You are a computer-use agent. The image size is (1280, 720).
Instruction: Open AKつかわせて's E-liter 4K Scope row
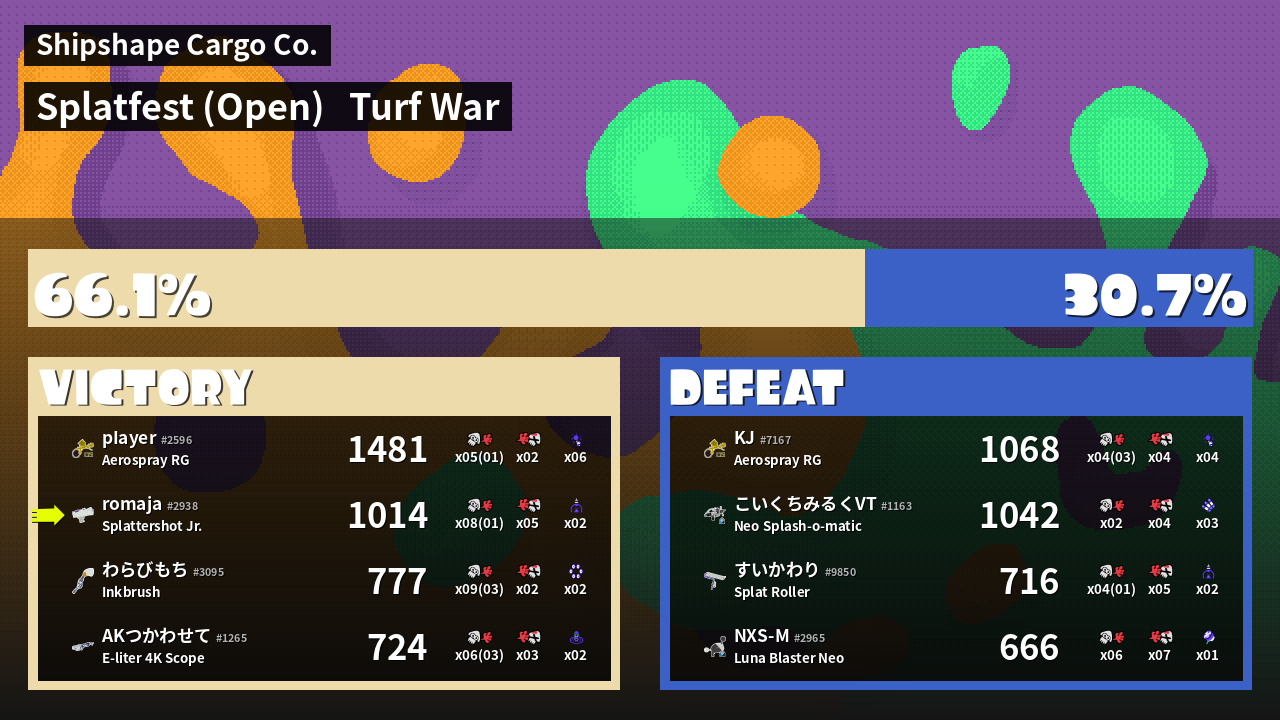324,647
